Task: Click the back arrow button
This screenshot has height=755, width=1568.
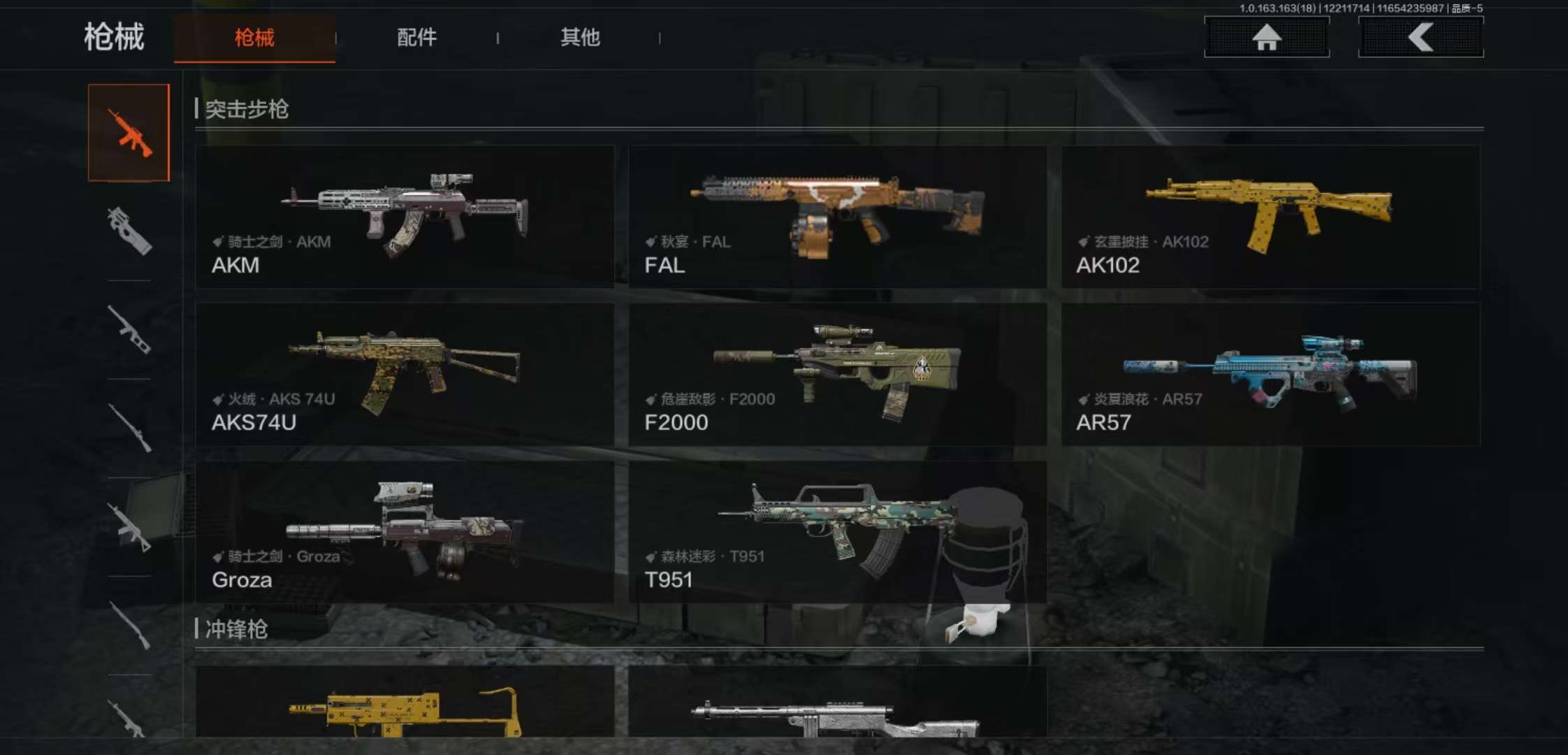Action: point(1421,37)
